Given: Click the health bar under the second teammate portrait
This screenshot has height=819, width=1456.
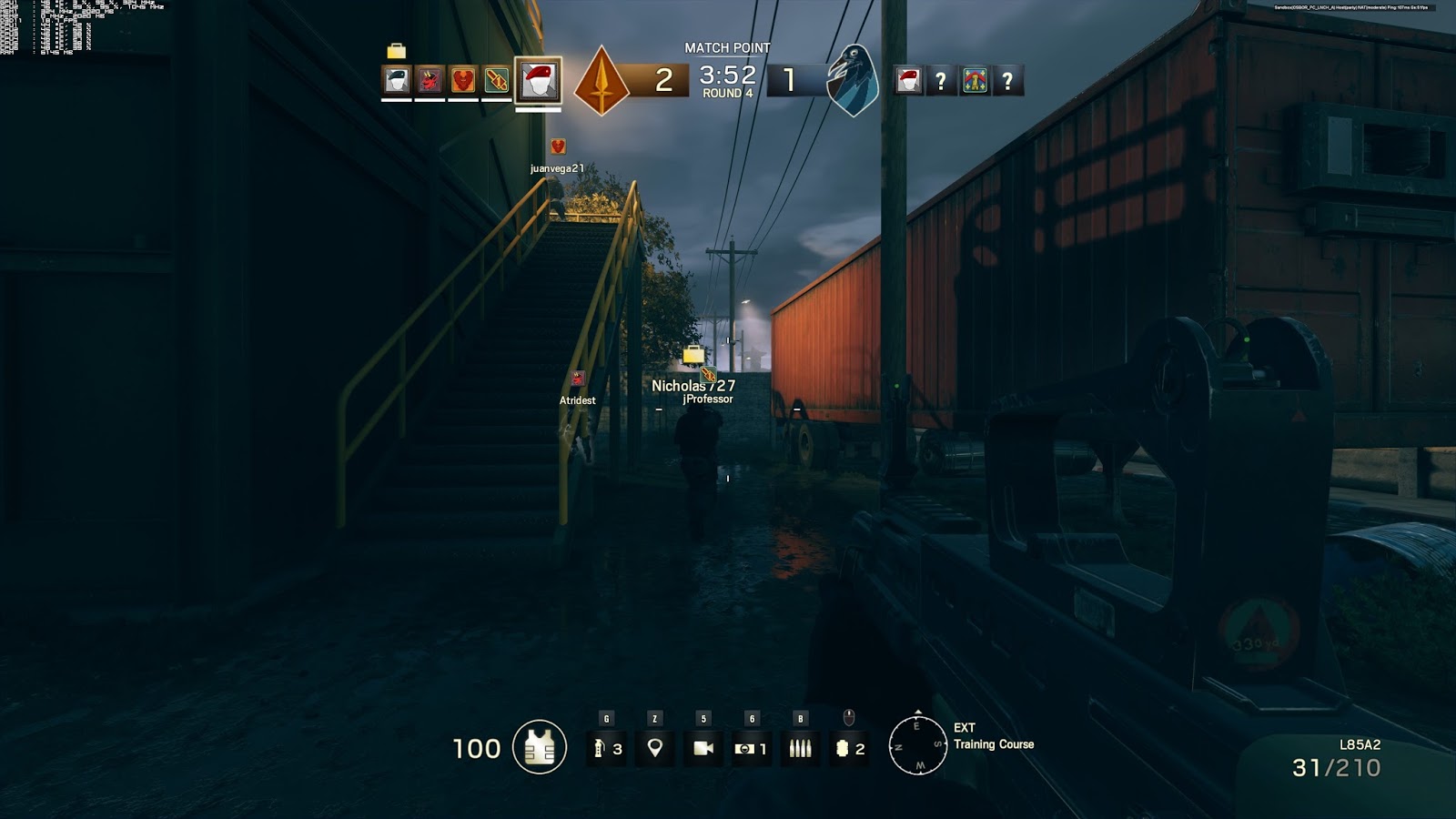Looking at the screenshot, I should click(x=428, y=98).
